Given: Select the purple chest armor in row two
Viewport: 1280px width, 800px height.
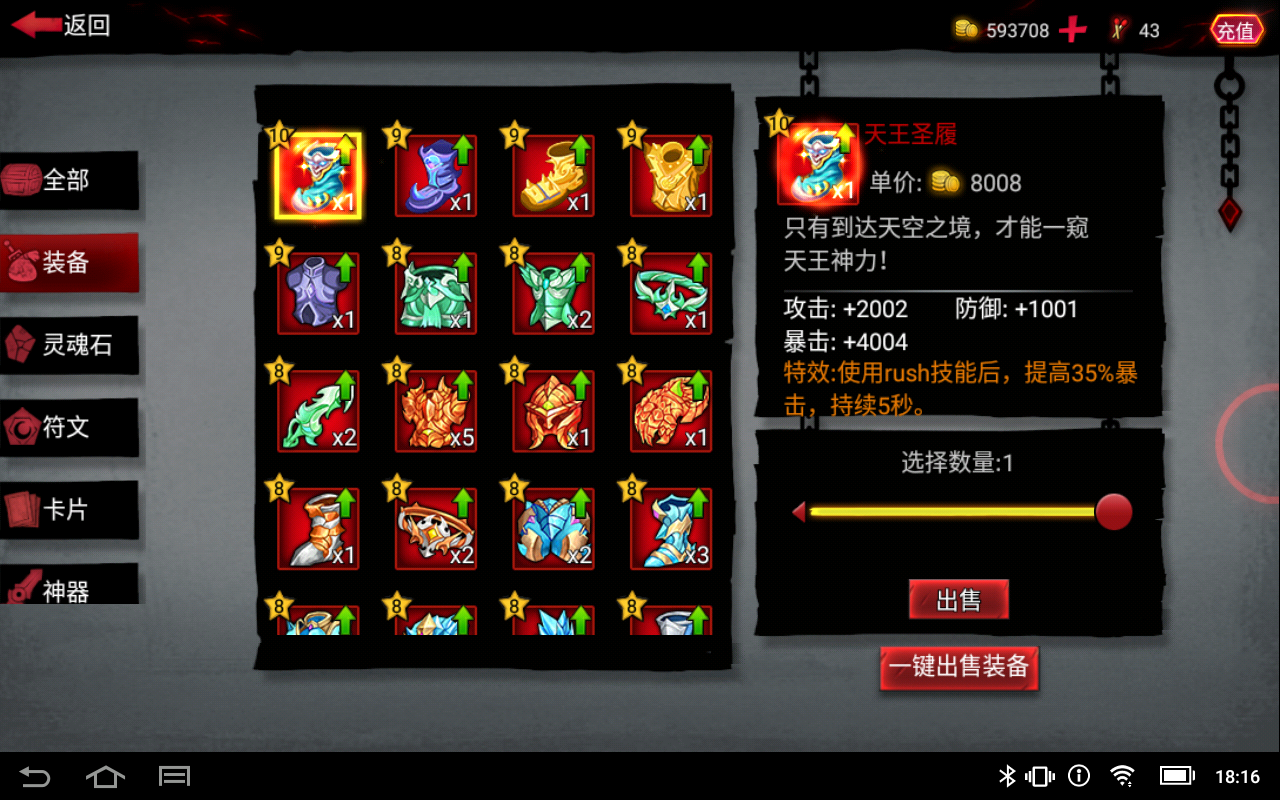Looking at the screenshot, I should point(318,293).
